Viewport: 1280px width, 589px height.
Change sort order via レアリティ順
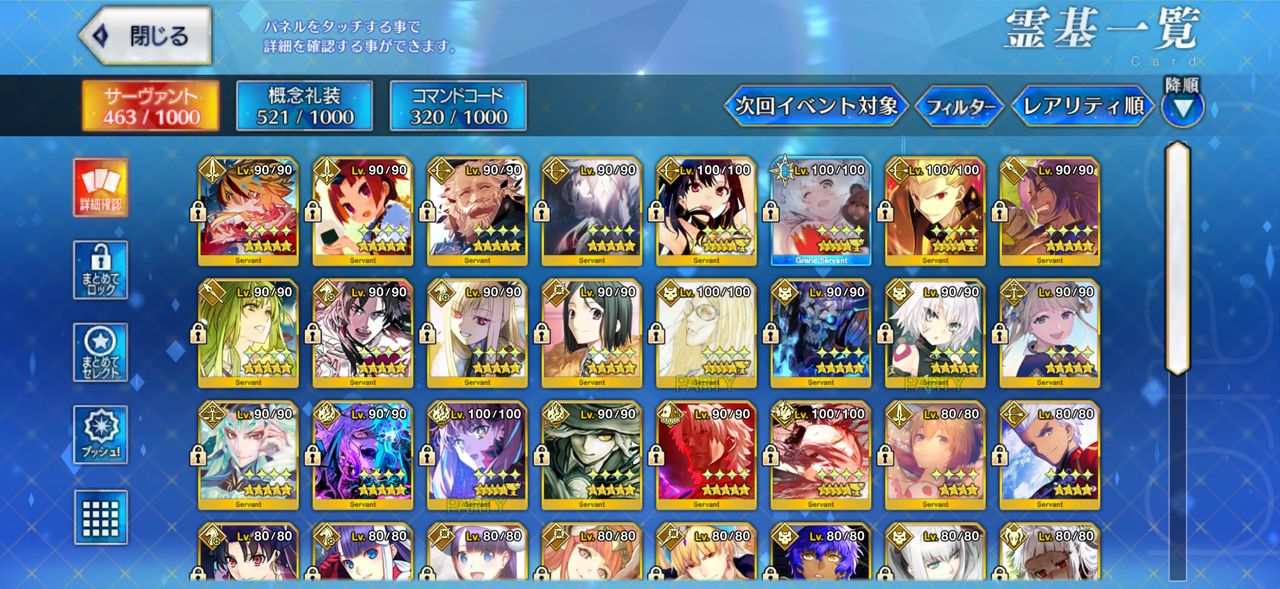1083,105
